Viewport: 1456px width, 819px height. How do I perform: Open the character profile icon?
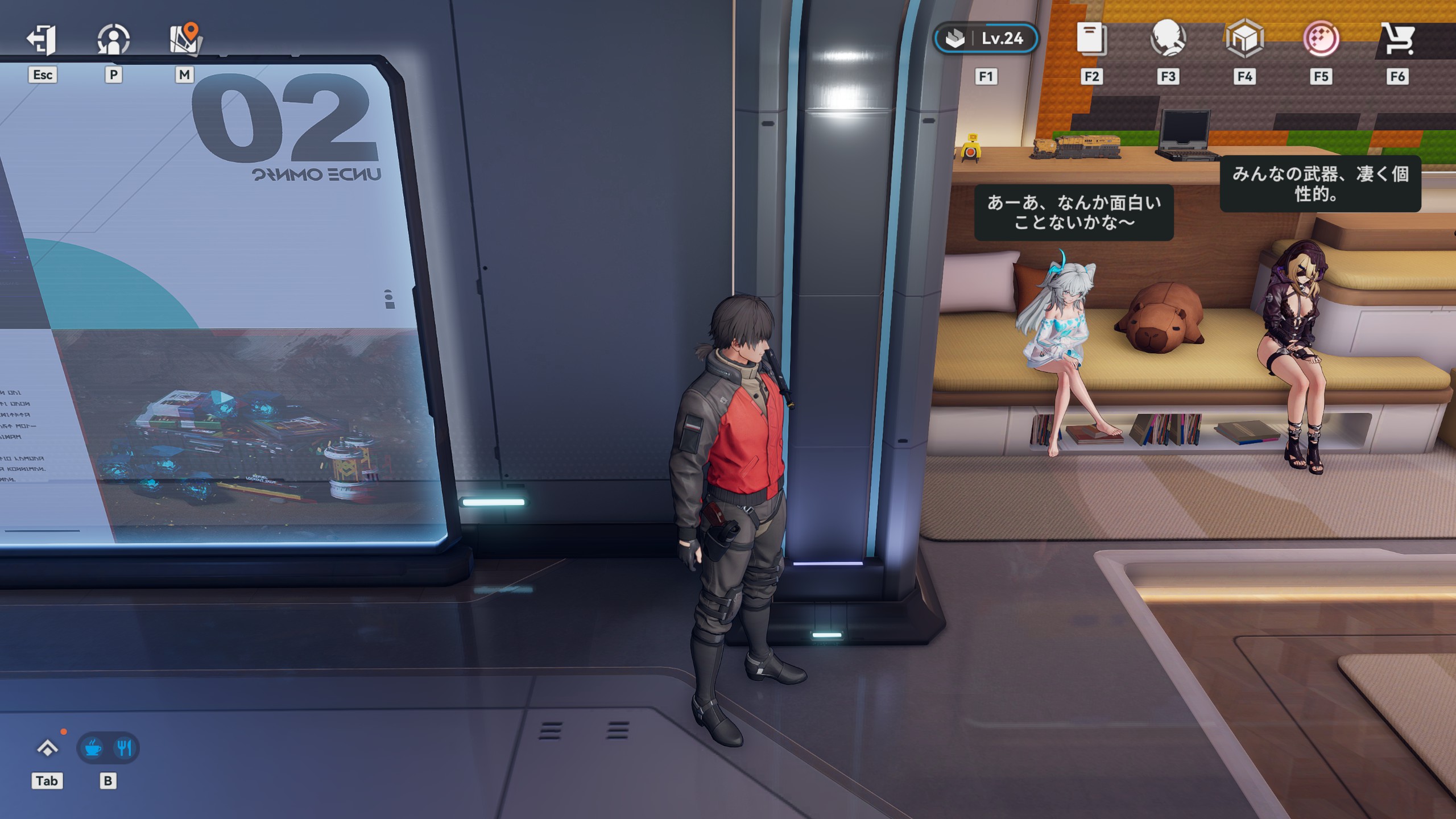tap(113, 40)
